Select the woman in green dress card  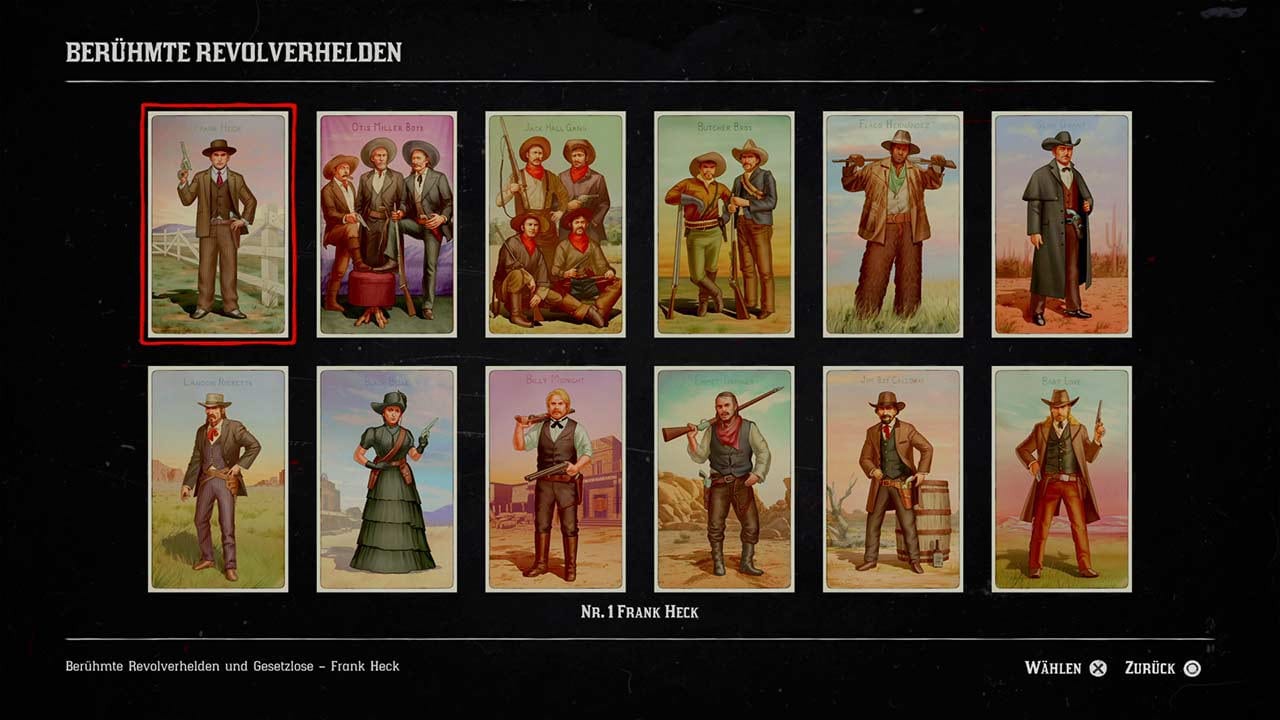(x=386, y=479)
